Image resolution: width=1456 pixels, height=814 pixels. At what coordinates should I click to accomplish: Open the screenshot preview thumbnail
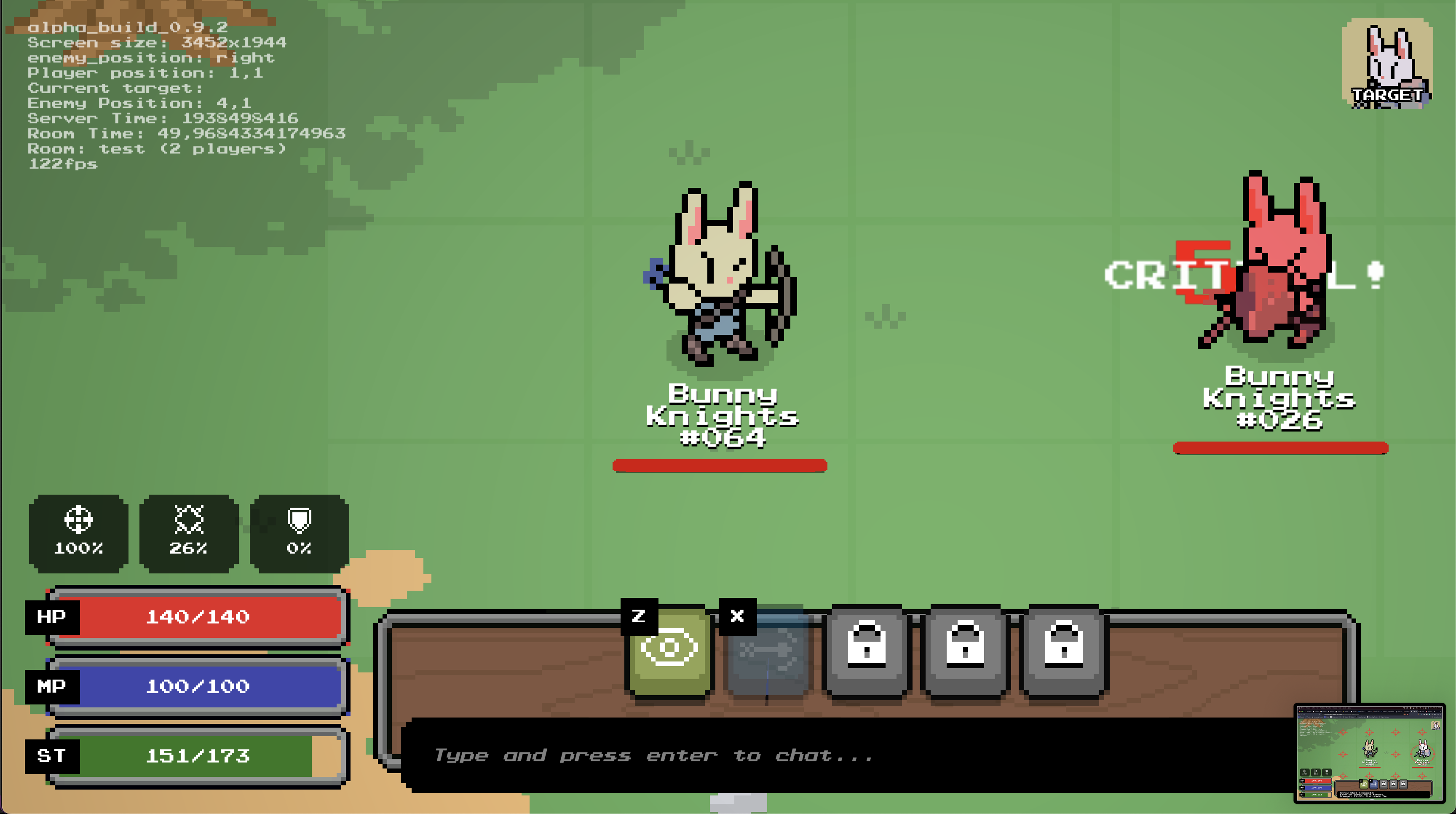1369,752
